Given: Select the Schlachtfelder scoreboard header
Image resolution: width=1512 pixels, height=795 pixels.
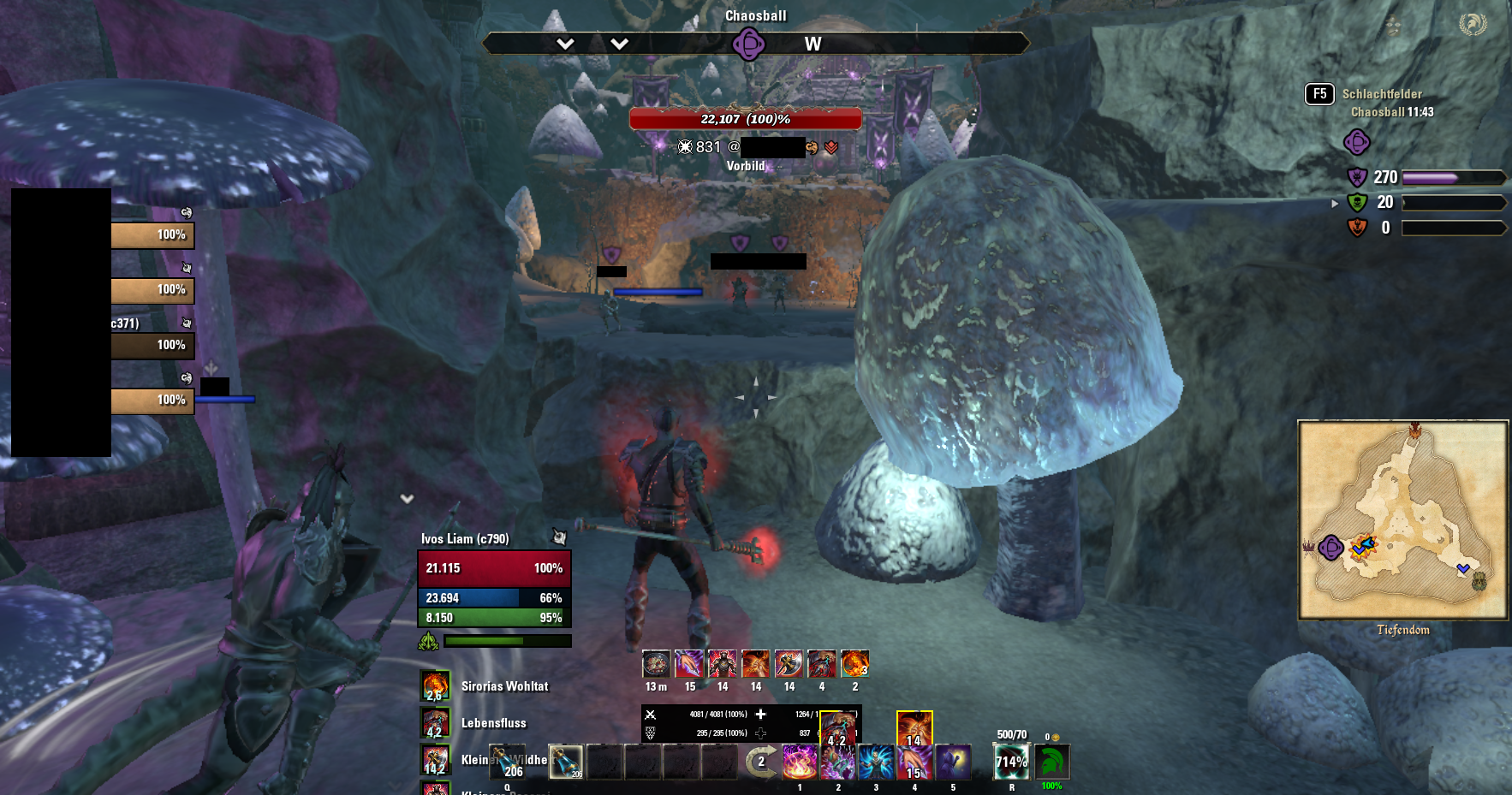Looking at the screenshot, I should (x=1382, y=93).
